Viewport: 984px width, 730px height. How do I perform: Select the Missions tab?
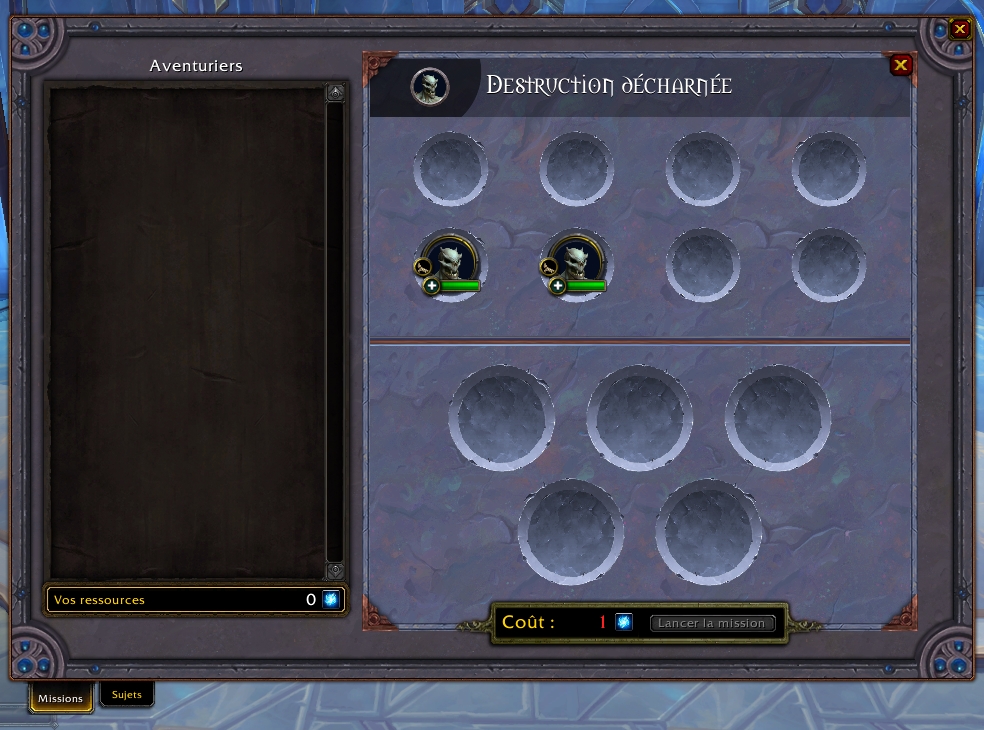61,698
